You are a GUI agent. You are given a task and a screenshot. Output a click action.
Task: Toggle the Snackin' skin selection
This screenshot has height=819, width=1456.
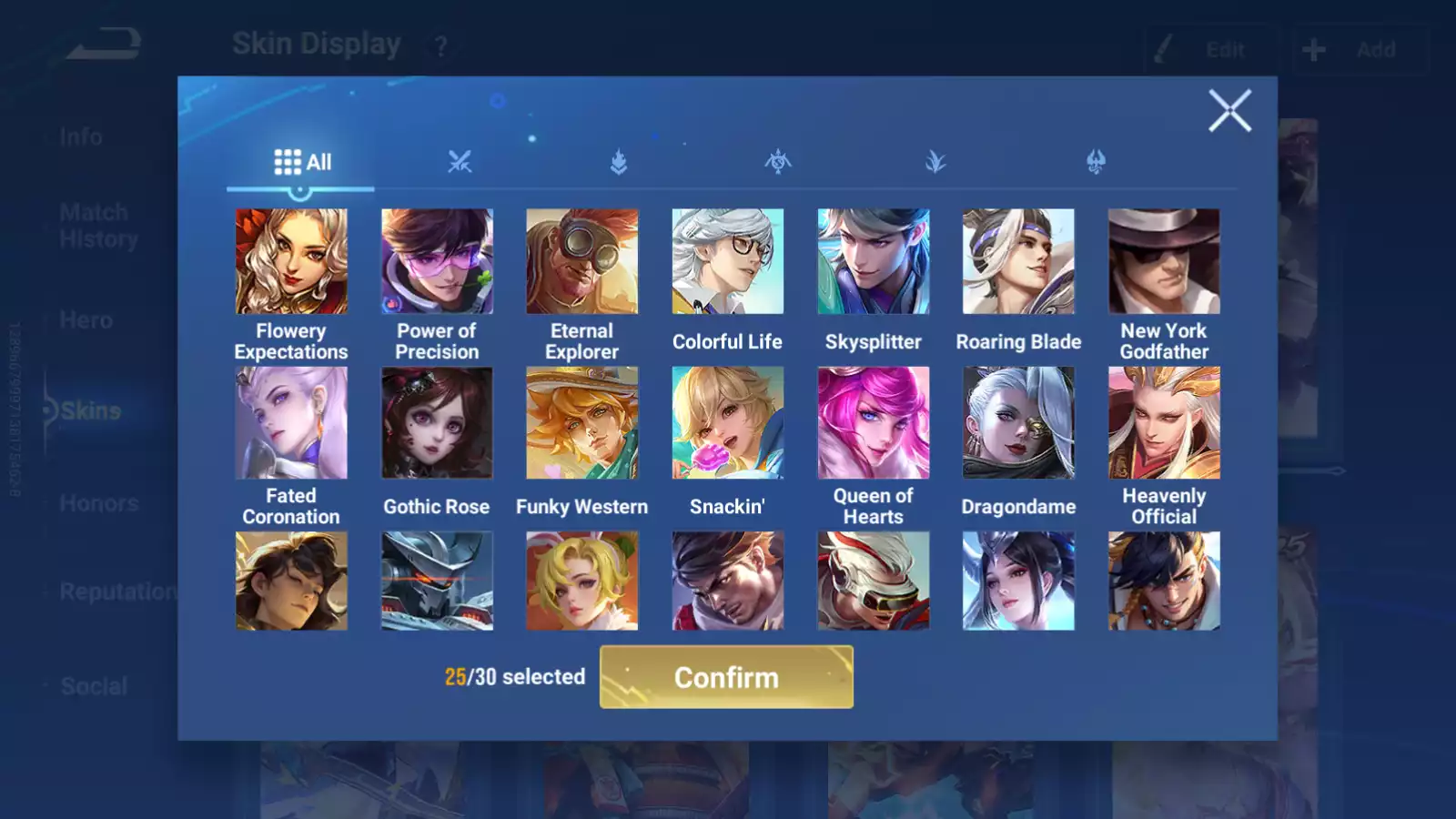727,424
